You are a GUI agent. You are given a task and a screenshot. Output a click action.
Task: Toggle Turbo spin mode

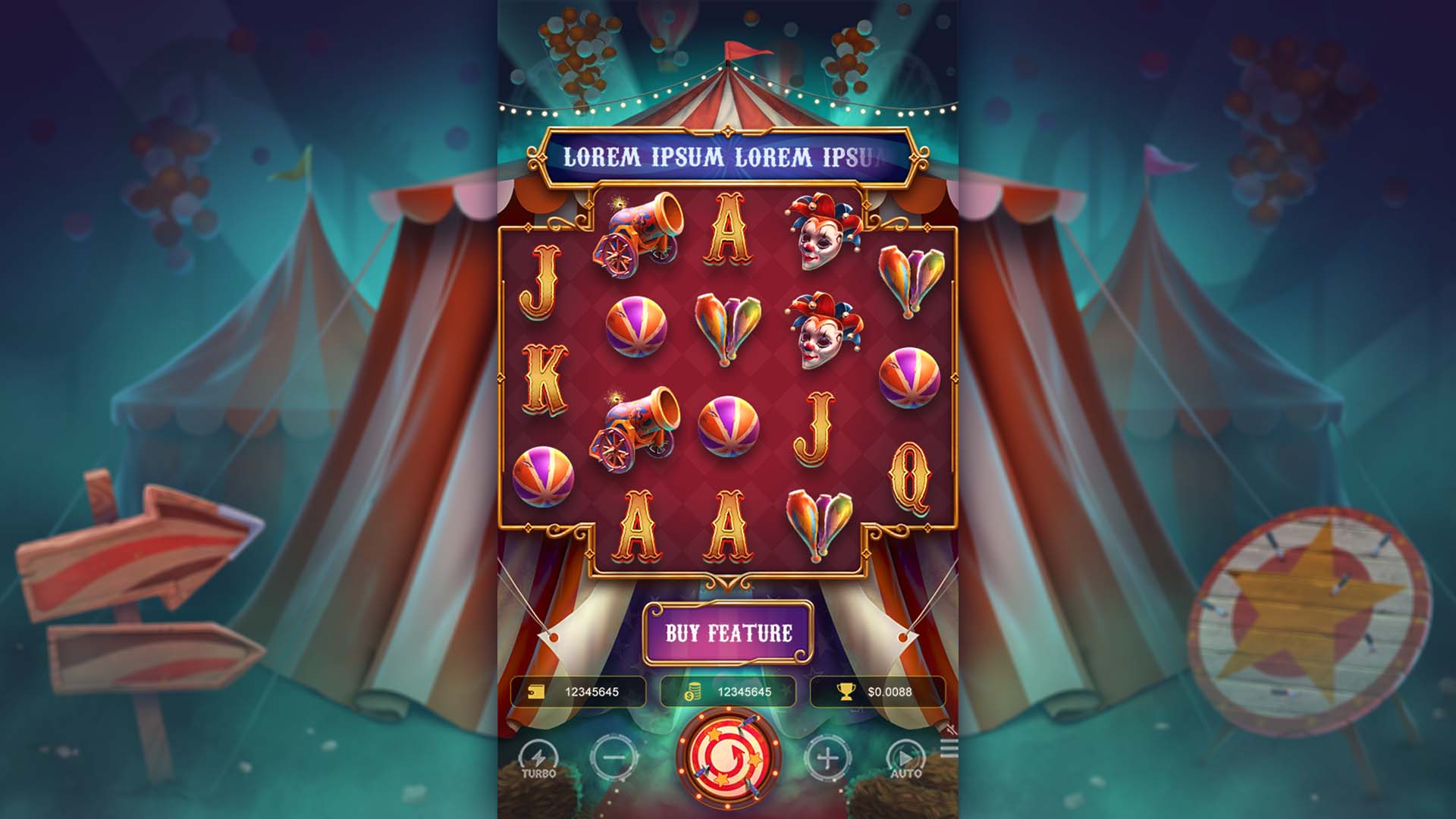[x=538, y=758]
